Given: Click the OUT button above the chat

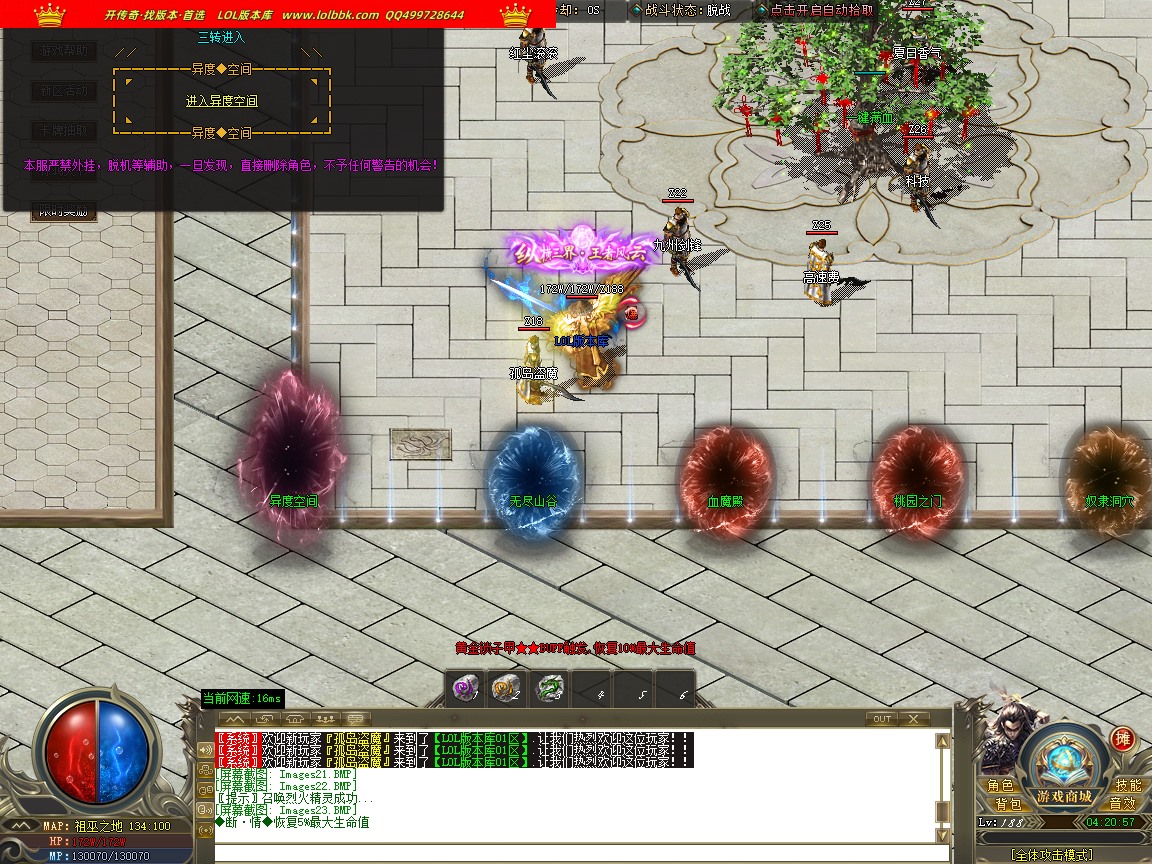Looking at the screenshot, I should point(881,718).
